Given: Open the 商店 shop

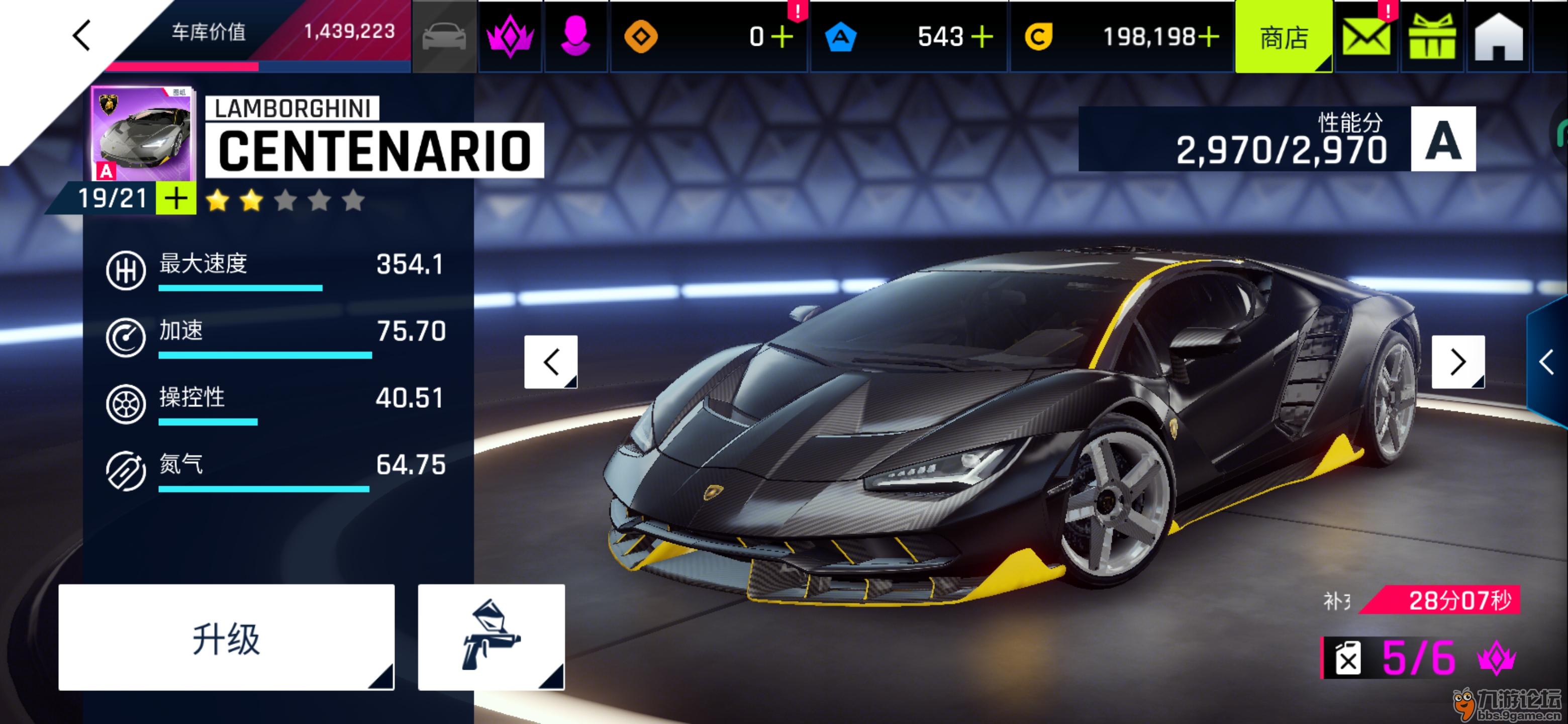Looking at the screenshot, I should (x=1283, y=38).
